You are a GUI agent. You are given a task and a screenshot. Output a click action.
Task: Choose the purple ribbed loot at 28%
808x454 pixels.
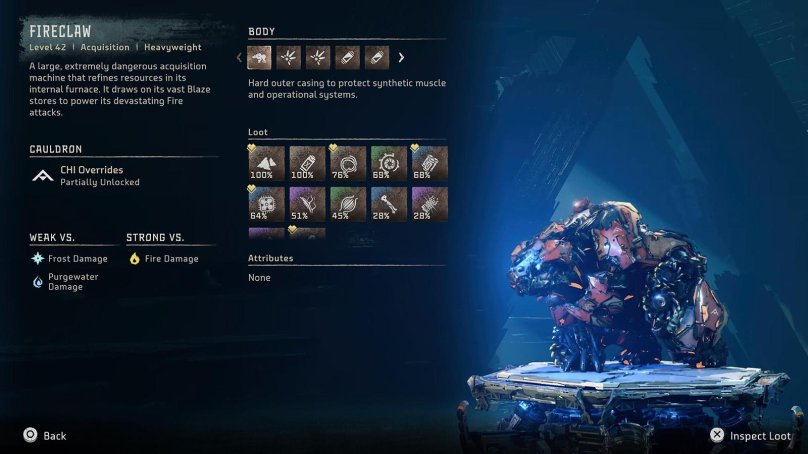[430, 203]
